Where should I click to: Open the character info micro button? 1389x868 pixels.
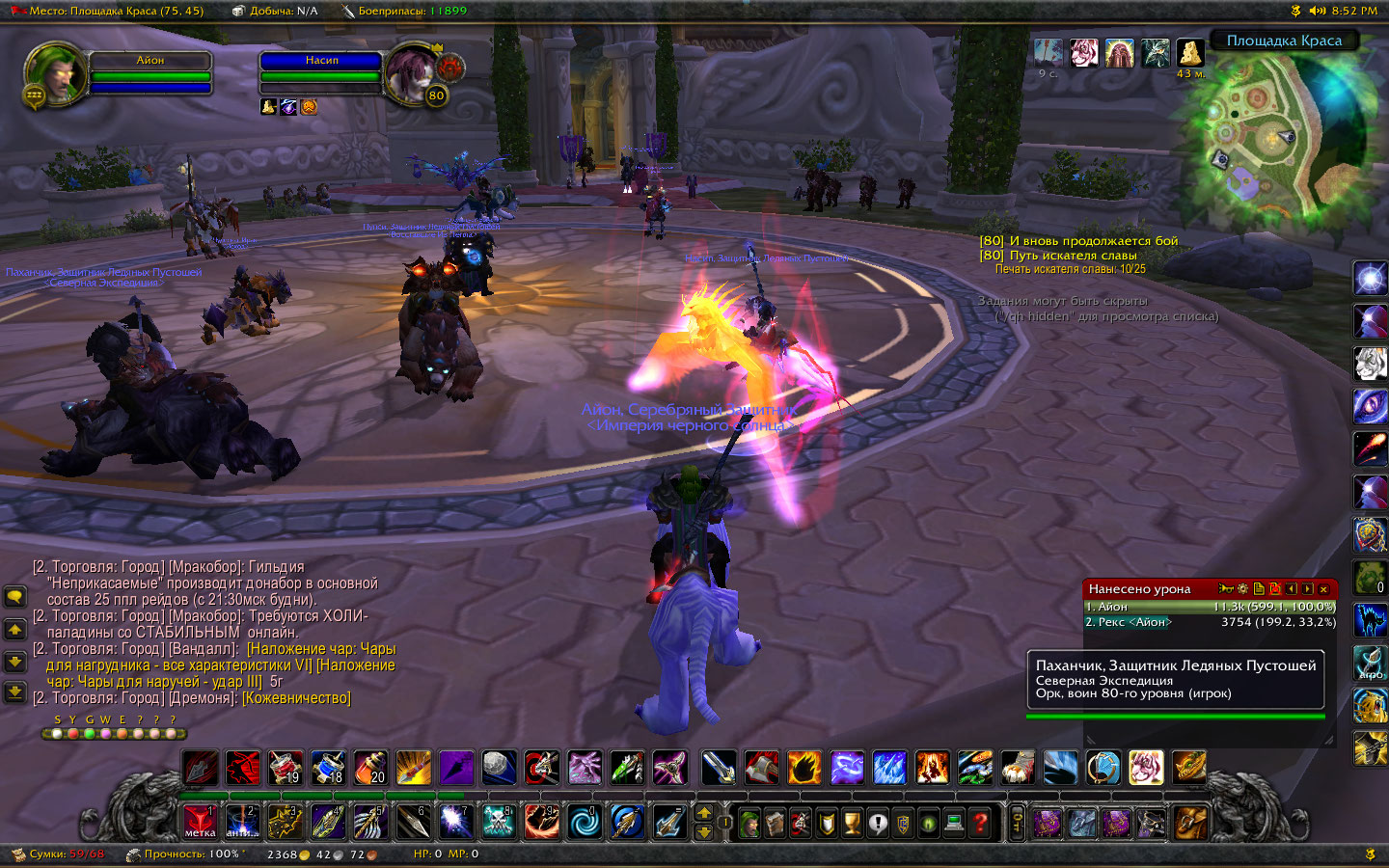click(x=749, y=823)
